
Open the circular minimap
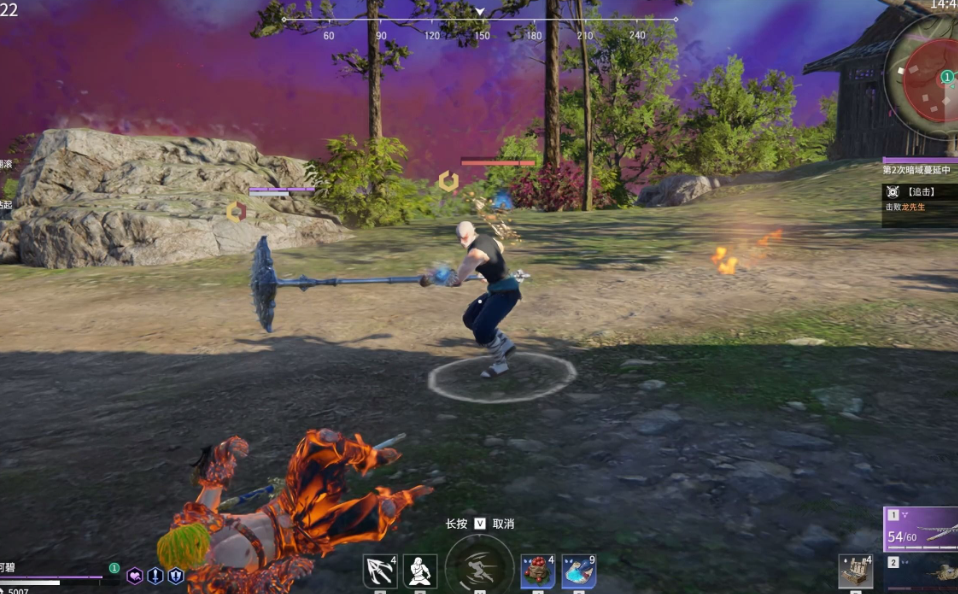click(925, 78)
